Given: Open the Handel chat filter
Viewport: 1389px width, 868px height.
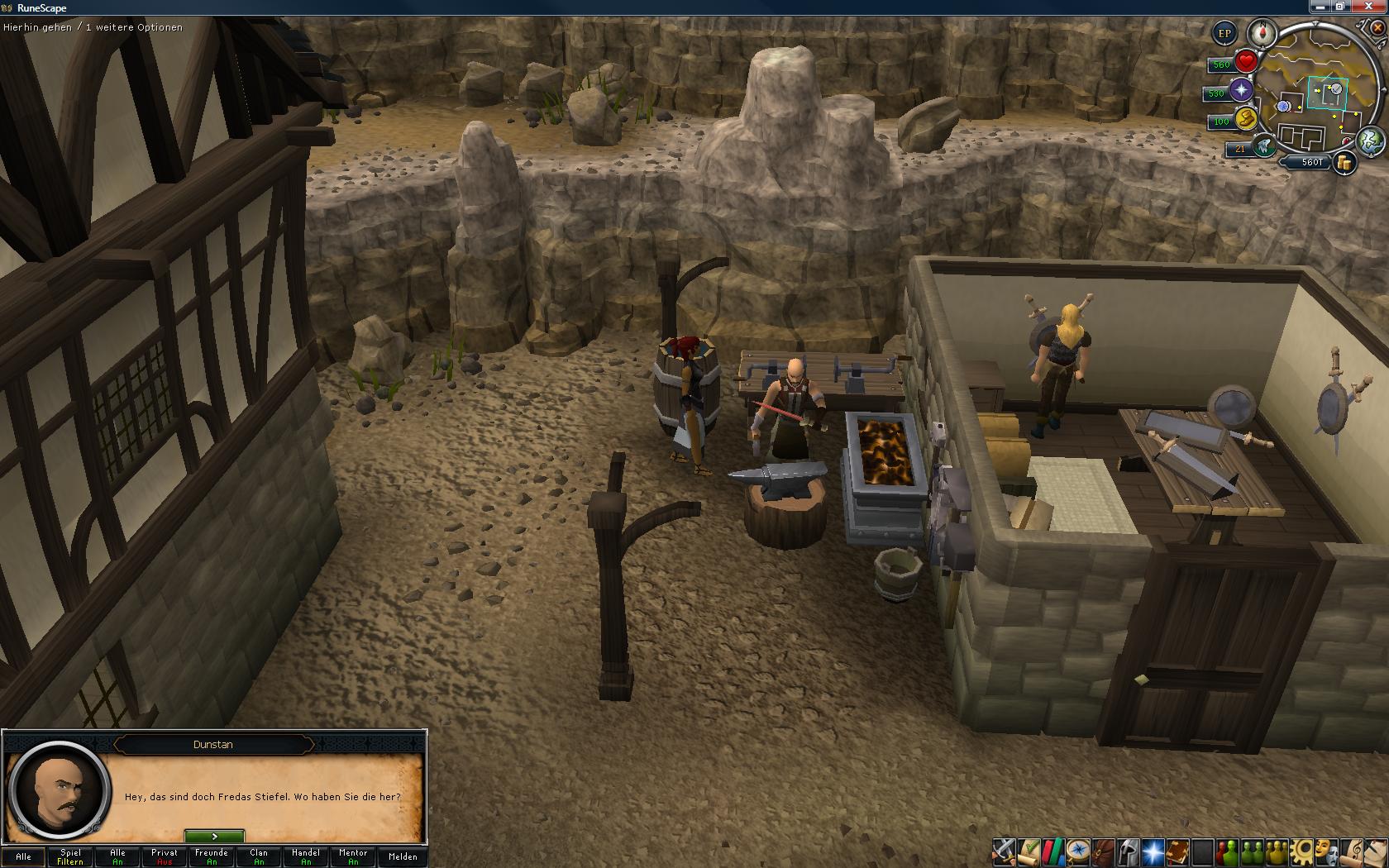Looking at the screenshot, I should click(306, 856).
